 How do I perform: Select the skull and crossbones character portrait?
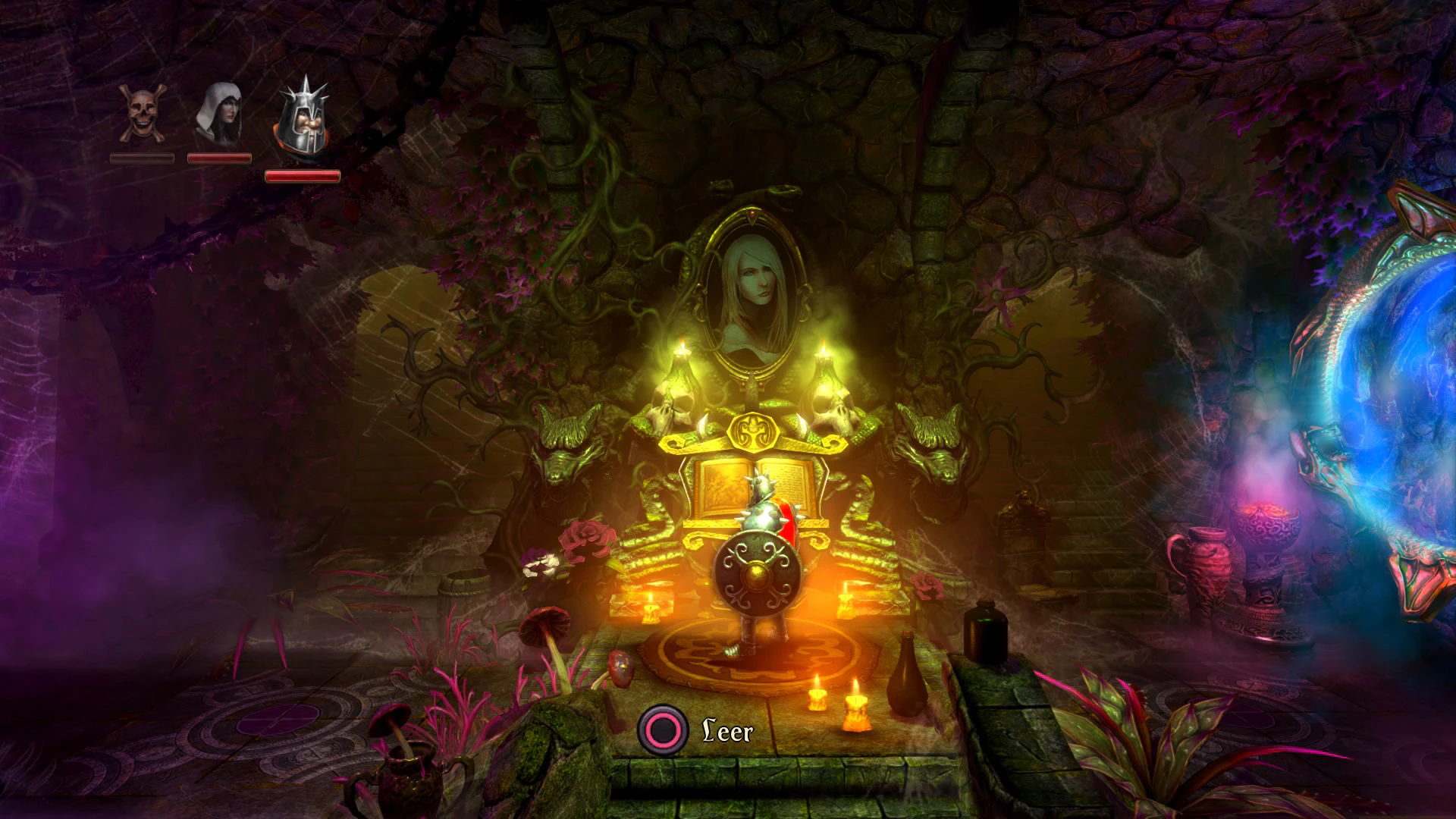coord(142,114)
